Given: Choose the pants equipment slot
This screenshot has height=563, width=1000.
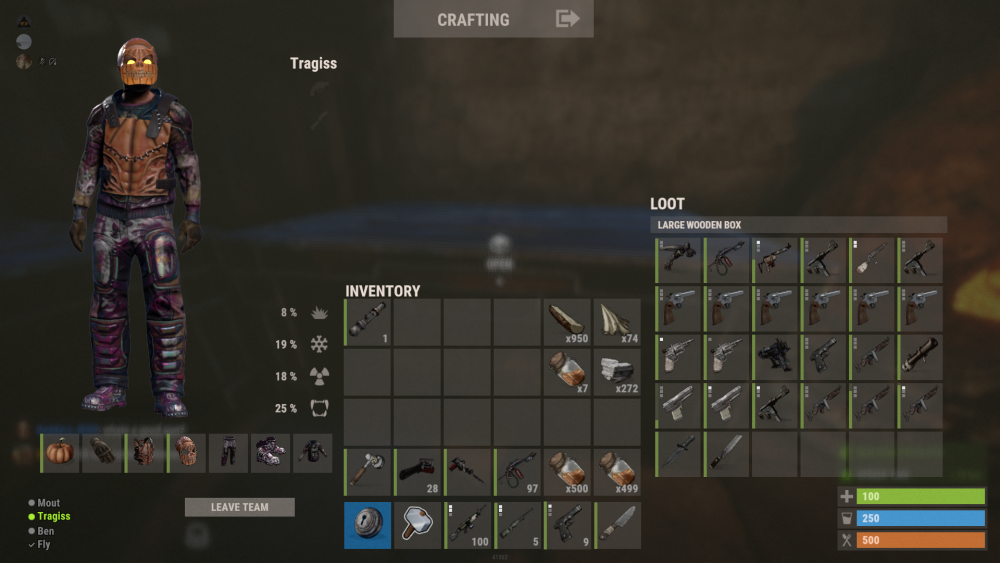Looking at the screenshot, I should (230, 452).
